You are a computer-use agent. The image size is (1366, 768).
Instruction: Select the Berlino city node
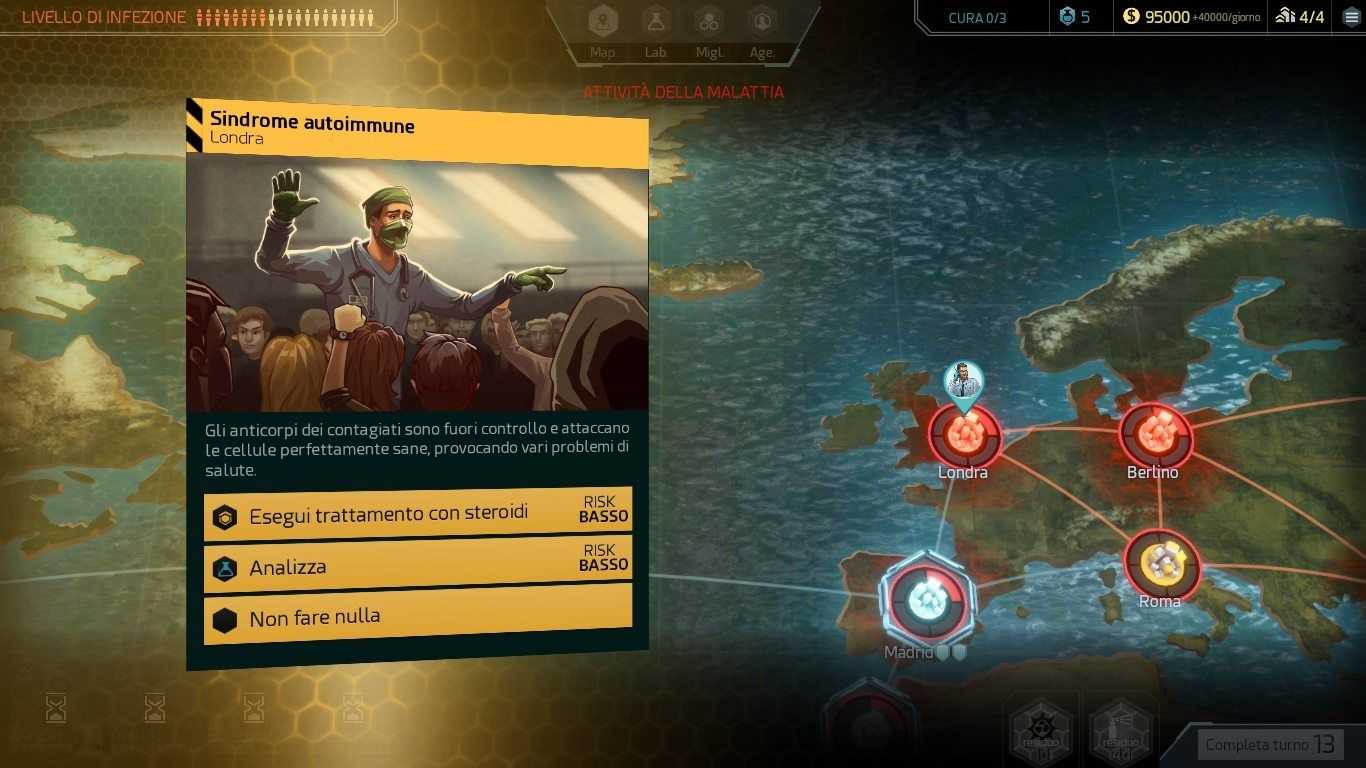1155,434
